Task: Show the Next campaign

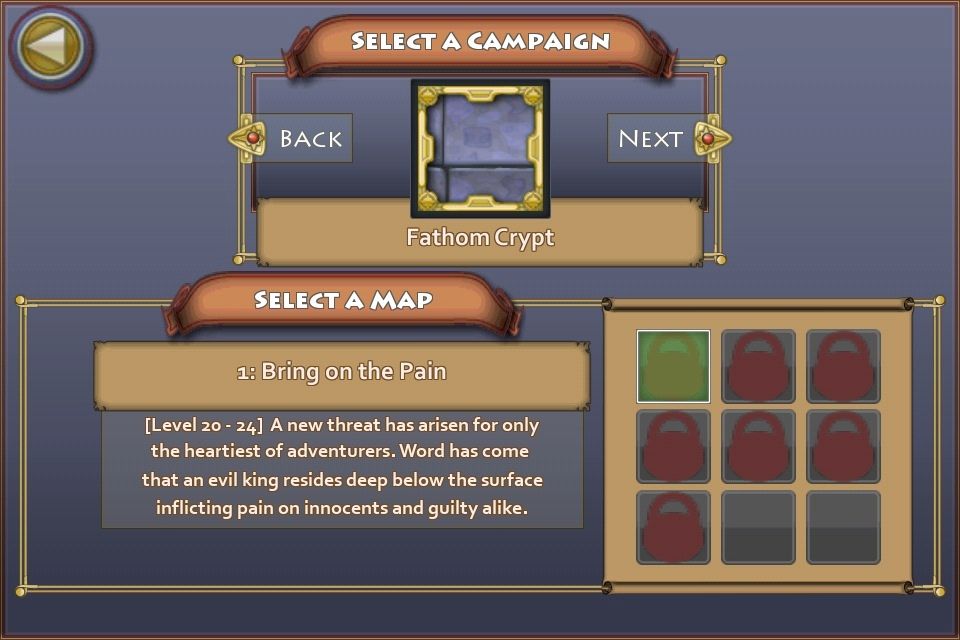Action: point(668,138)
